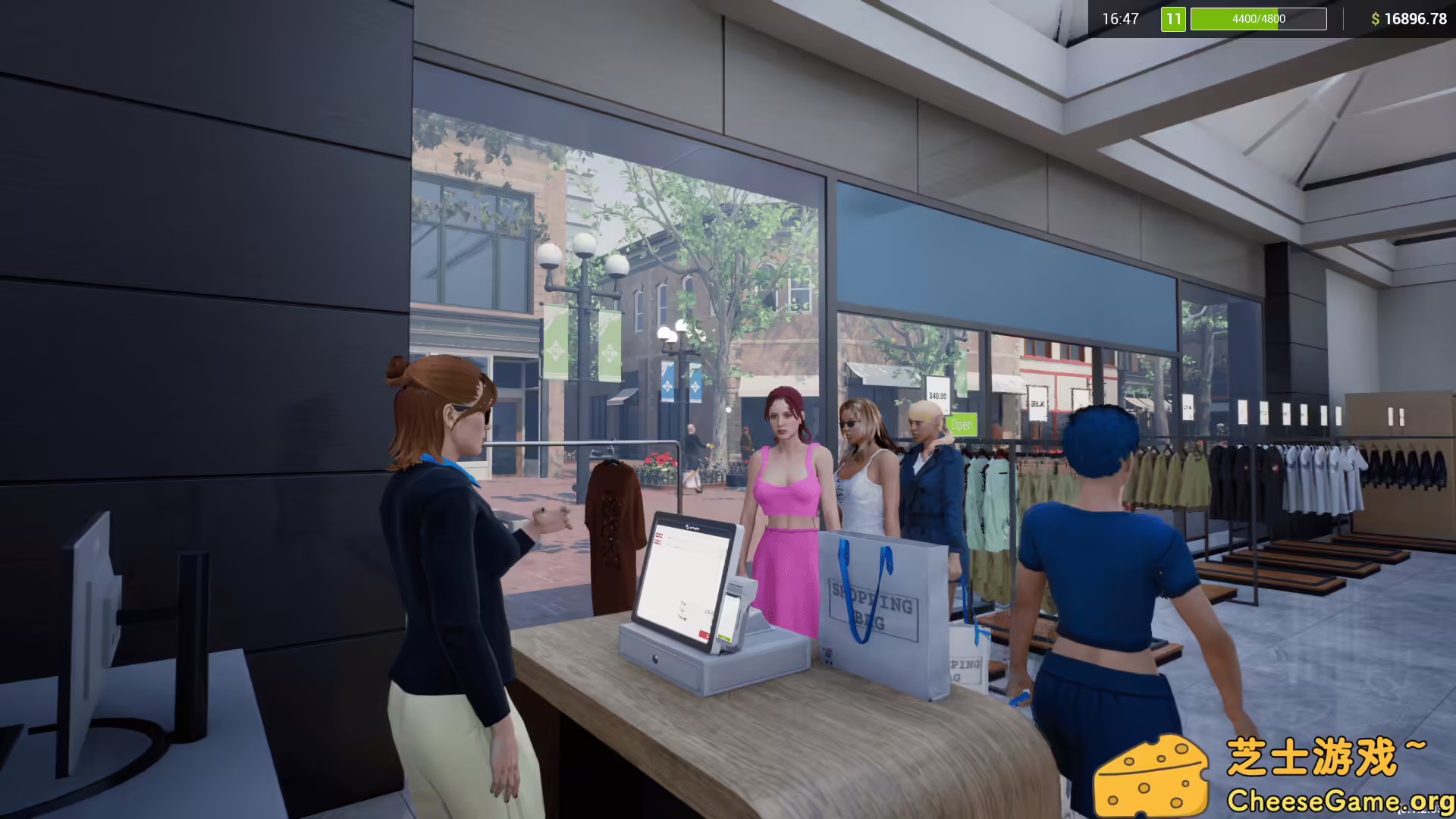Open the checkout register drawer

coord(655,660)
